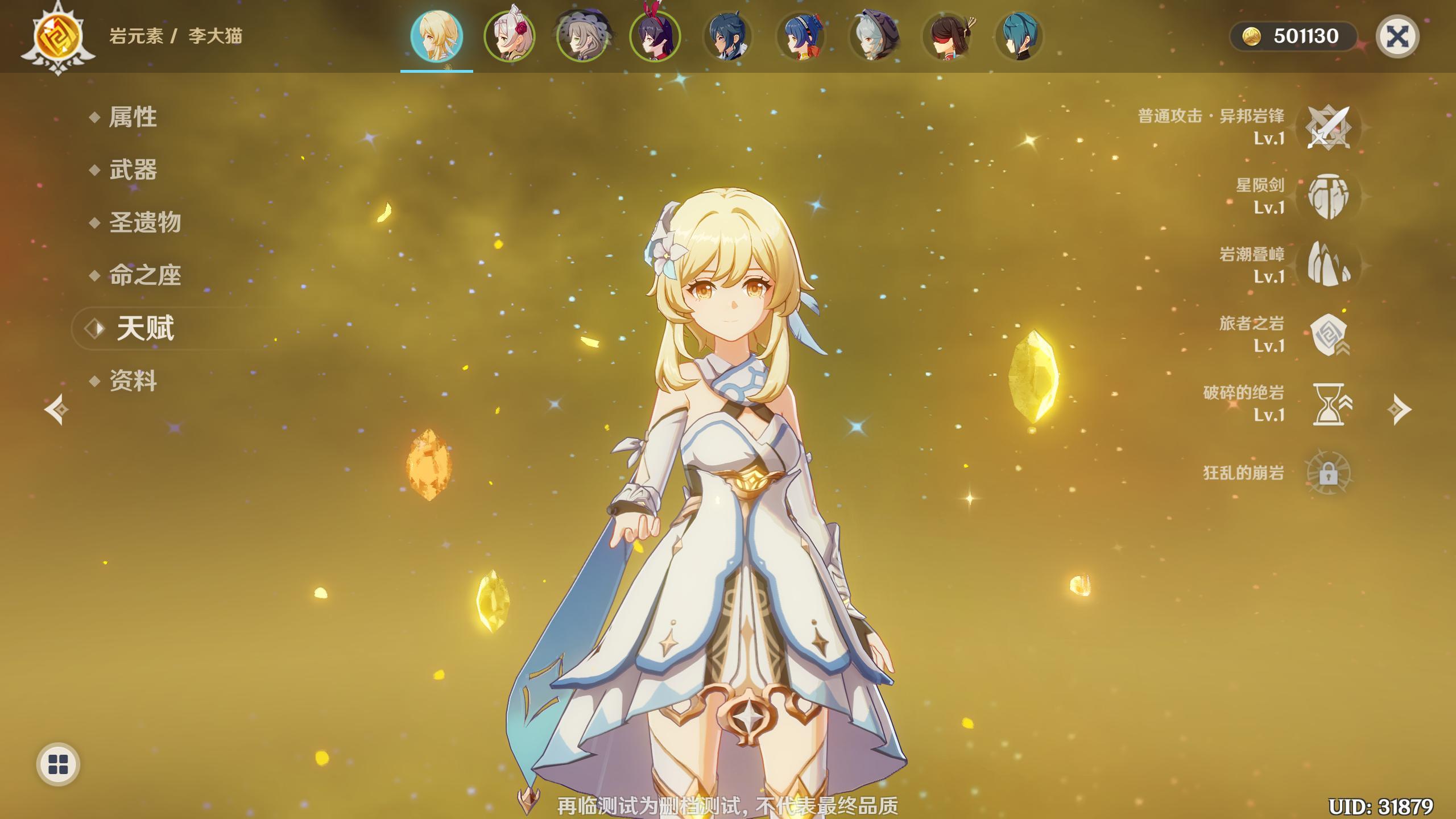Go to the next character with right arrow

click(1399, 409)
